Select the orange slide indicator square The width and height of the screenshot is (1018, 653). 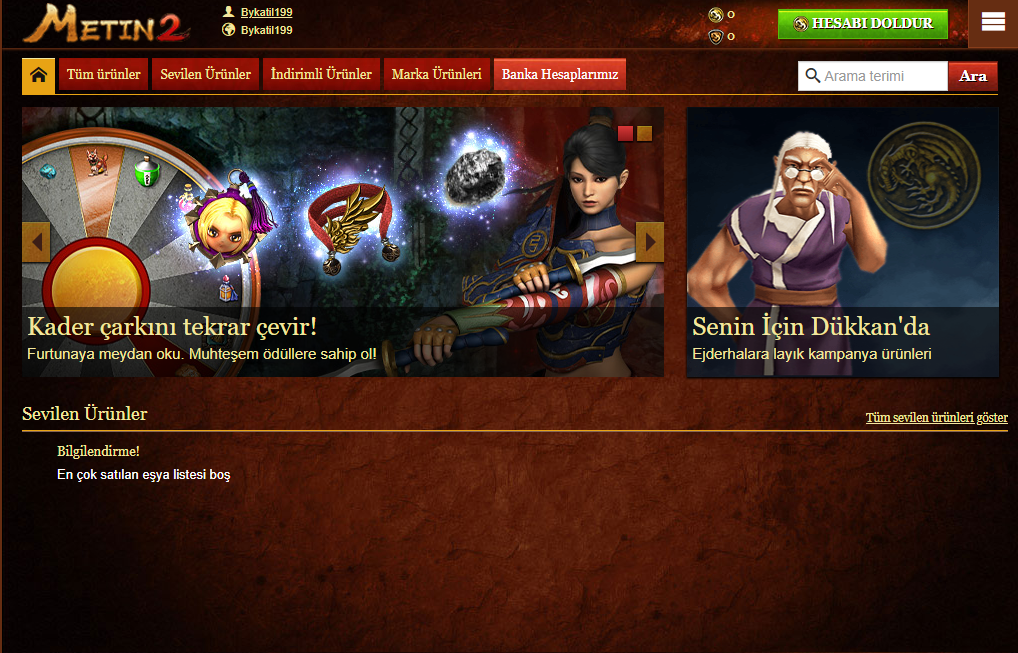tap(644, 134)
